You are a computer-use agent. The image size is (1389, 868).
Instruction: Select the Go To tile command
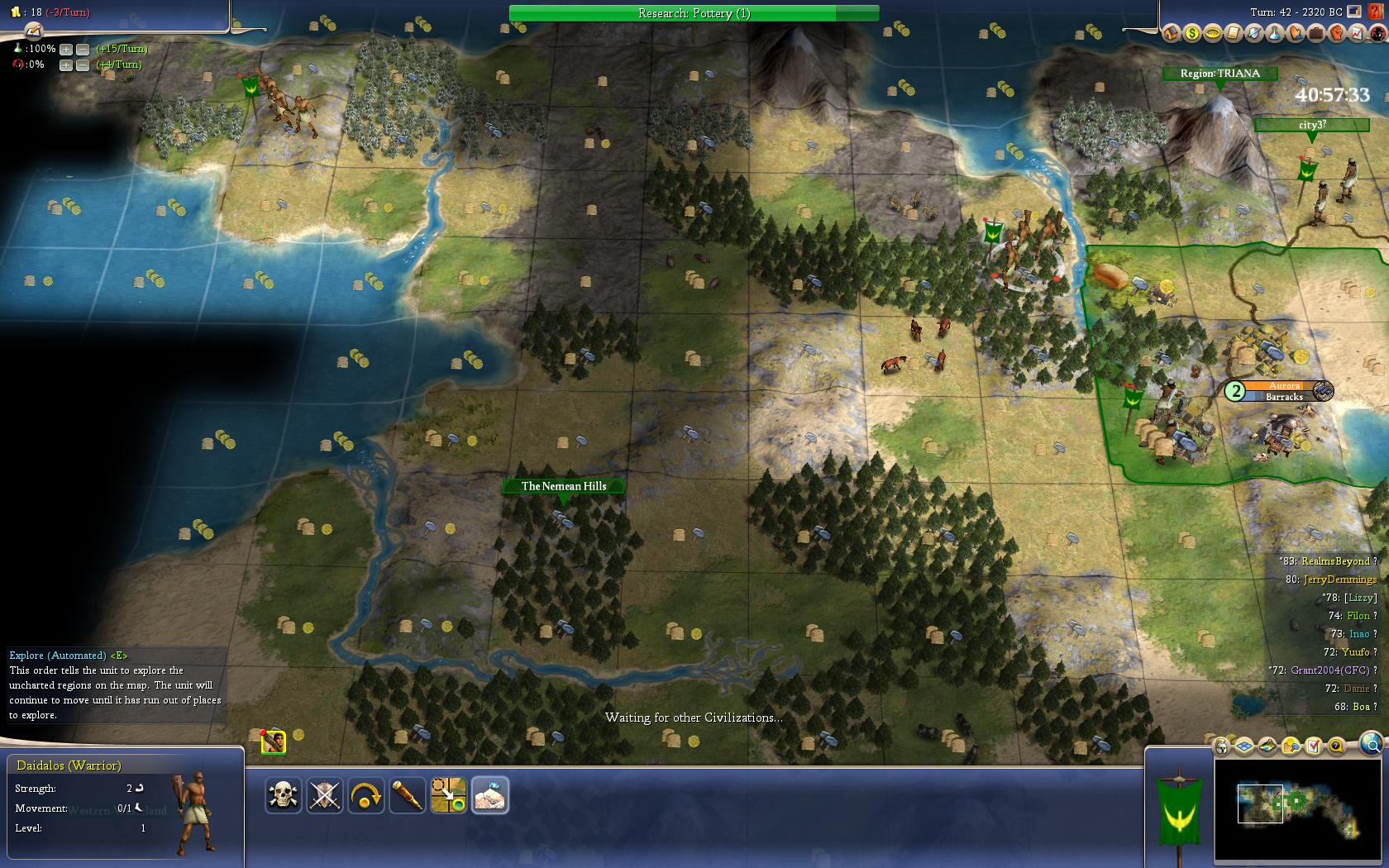pyautogui.click(x=449, y=795)
